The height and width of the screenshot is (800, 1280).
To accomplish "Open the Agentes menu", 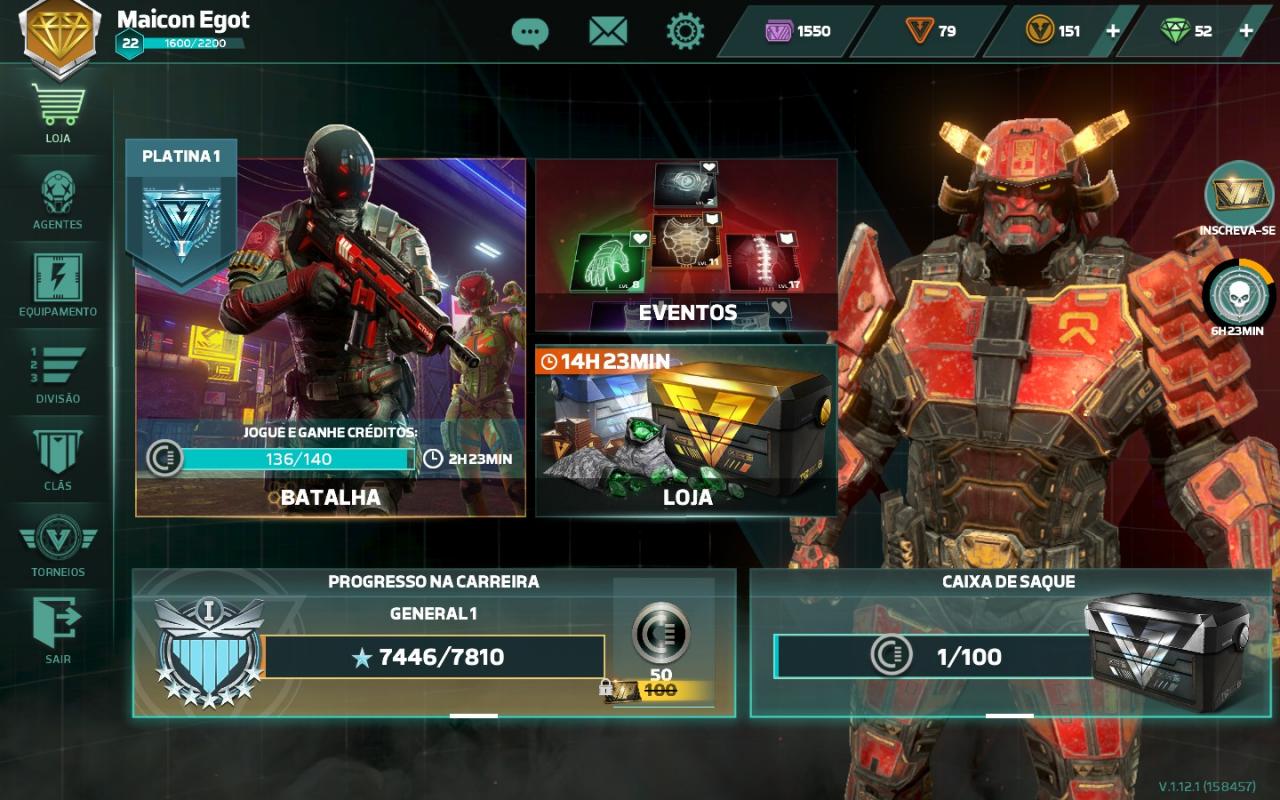I will tap(58, 198).
